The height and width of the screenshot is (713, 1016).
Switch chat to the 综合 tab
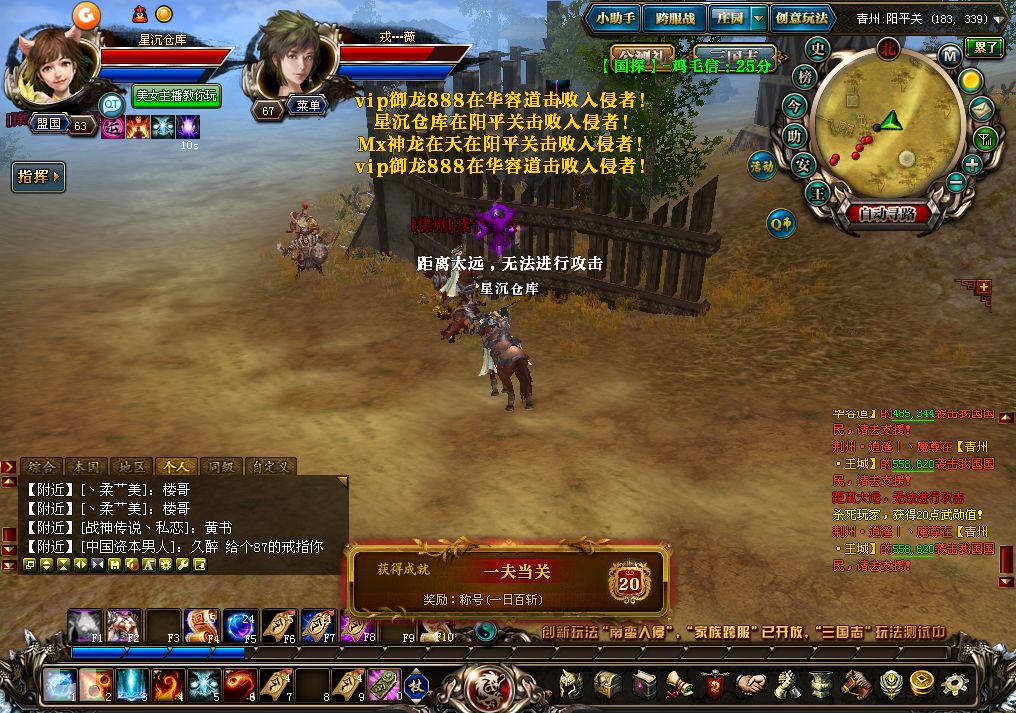[x=41, y=466]
